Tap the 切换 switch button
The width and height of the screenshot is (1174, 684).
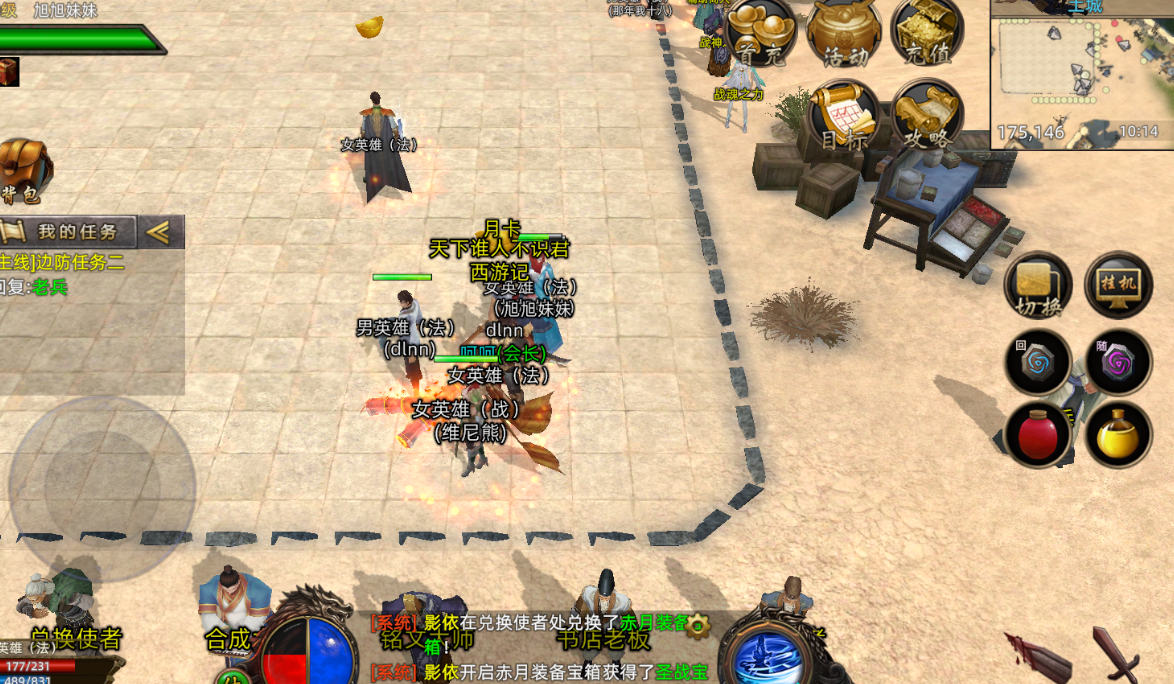tap(1038, 285)
